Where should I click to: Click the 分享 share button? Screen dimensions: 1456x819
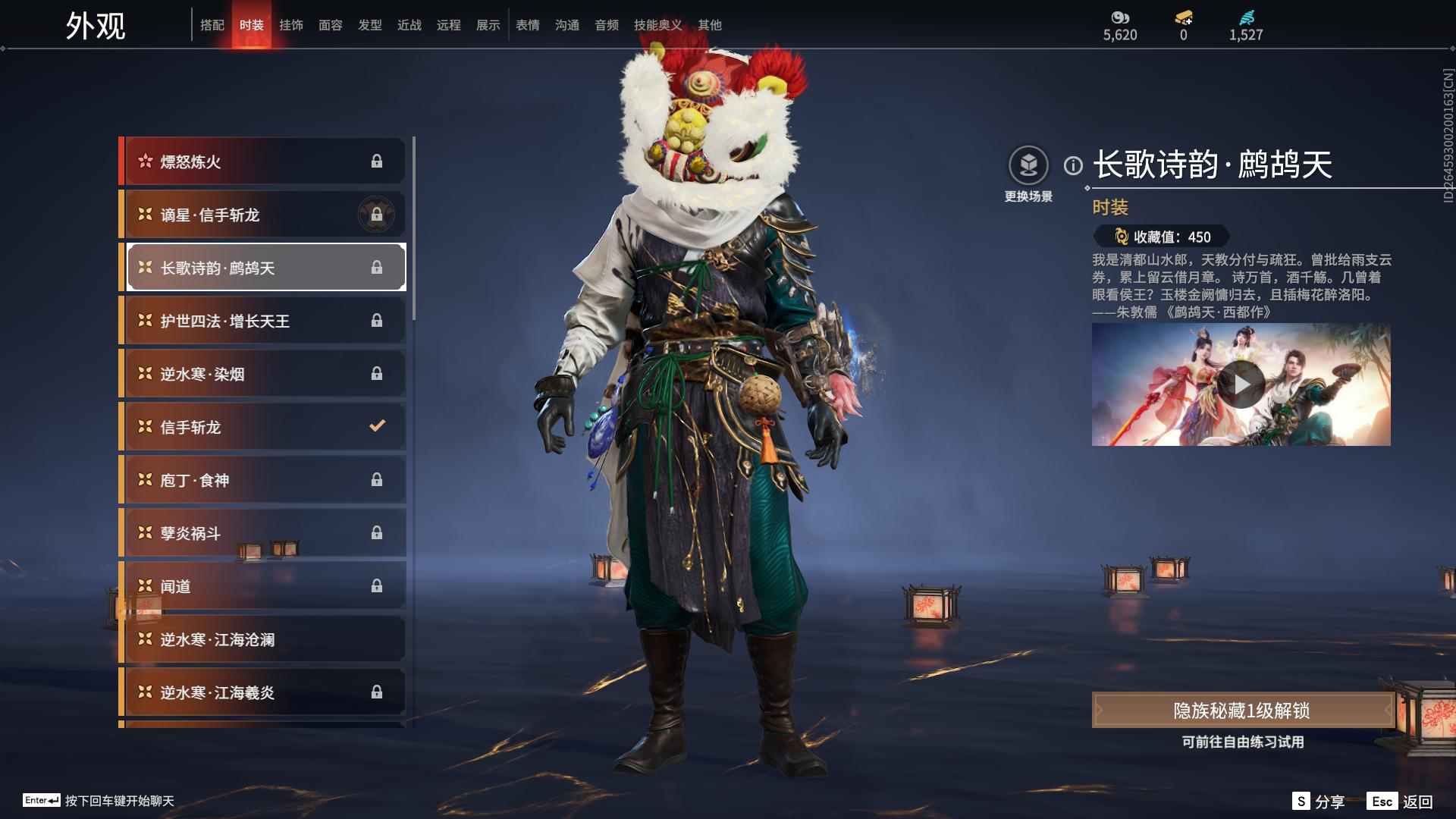pyautogui.click(x=1319, y=802)
